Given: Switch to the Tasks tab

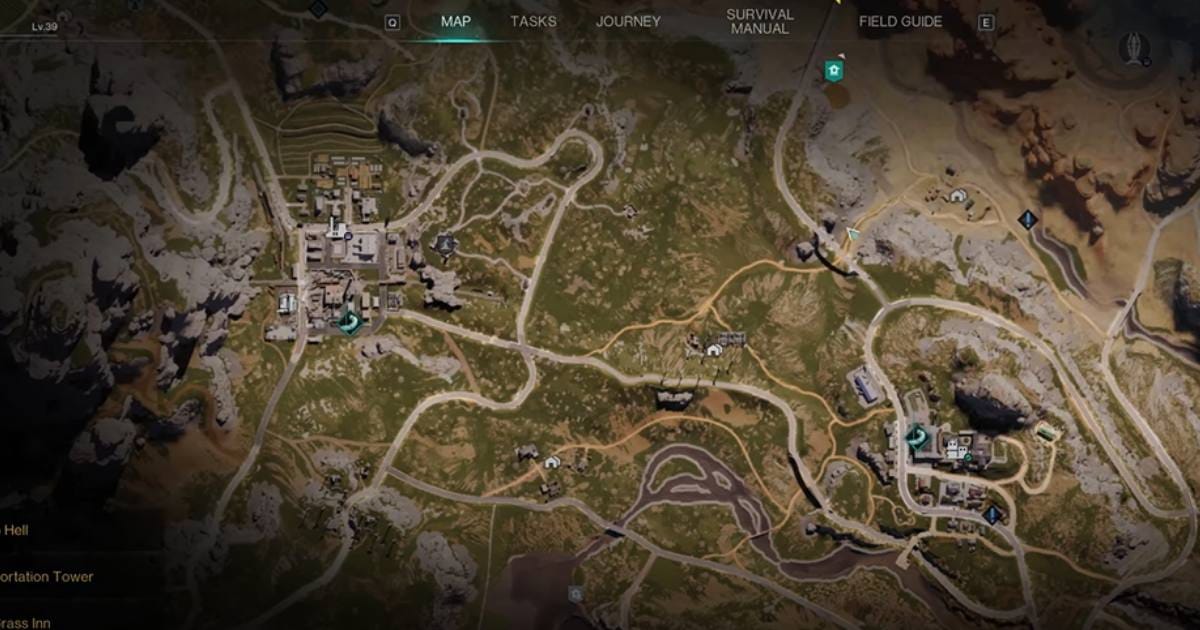Looking at the screenshot, I should (x=533, y=21).
